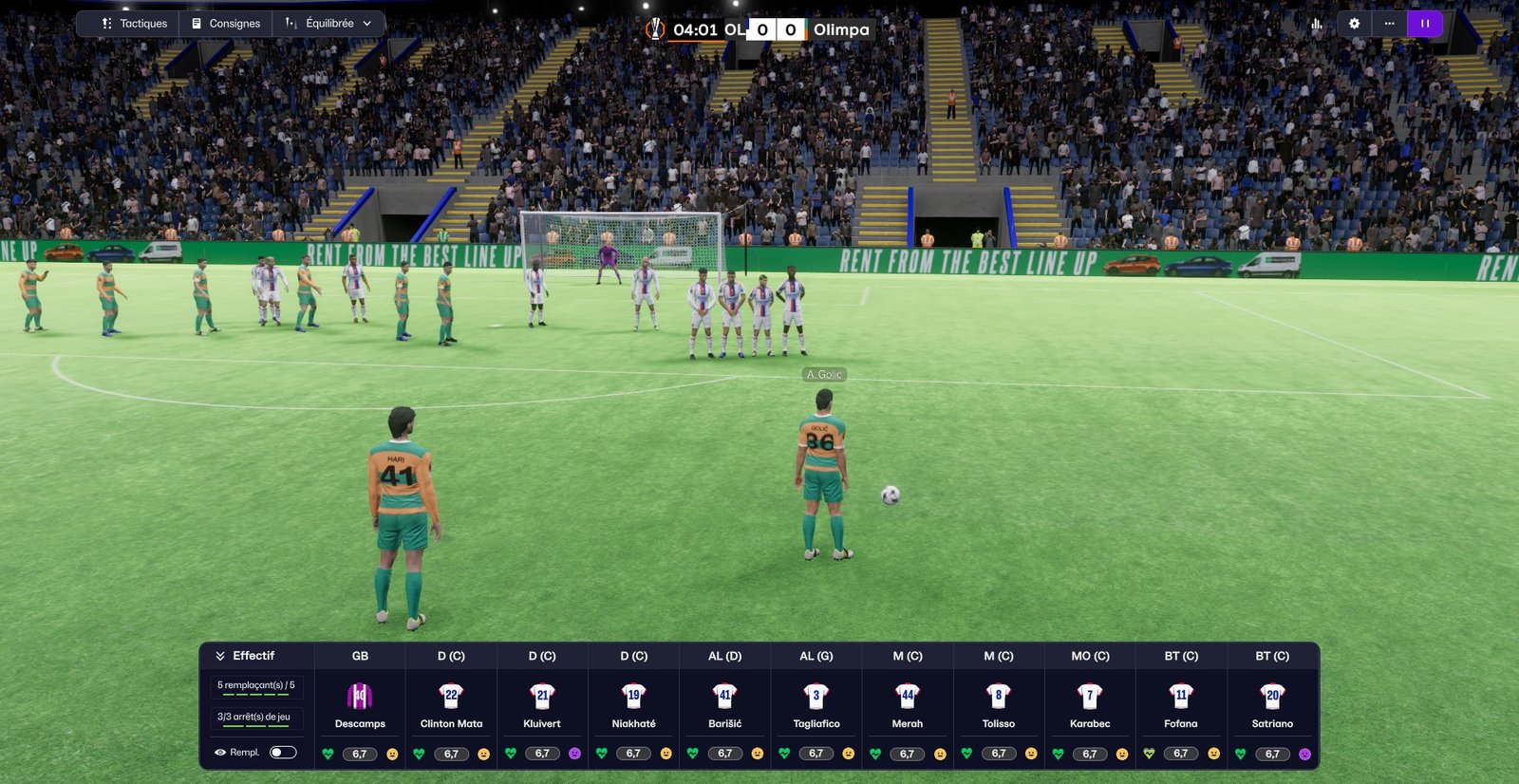This screenshot has height=784, width=1519.
Task: Toggle the Rempl. substitutes switch
Action: pos(283,753)
